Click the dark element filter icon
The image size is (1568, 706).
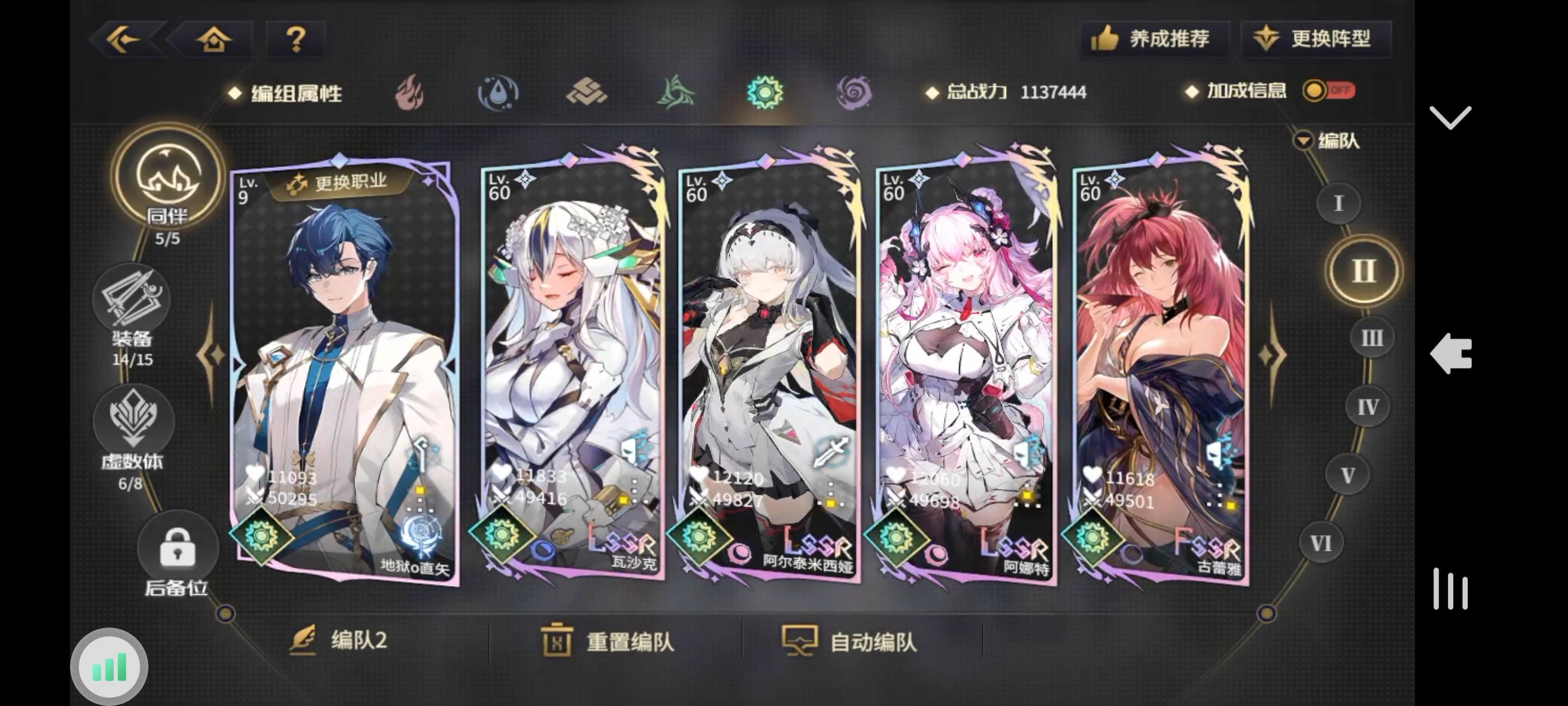click(x=853, y=91)
